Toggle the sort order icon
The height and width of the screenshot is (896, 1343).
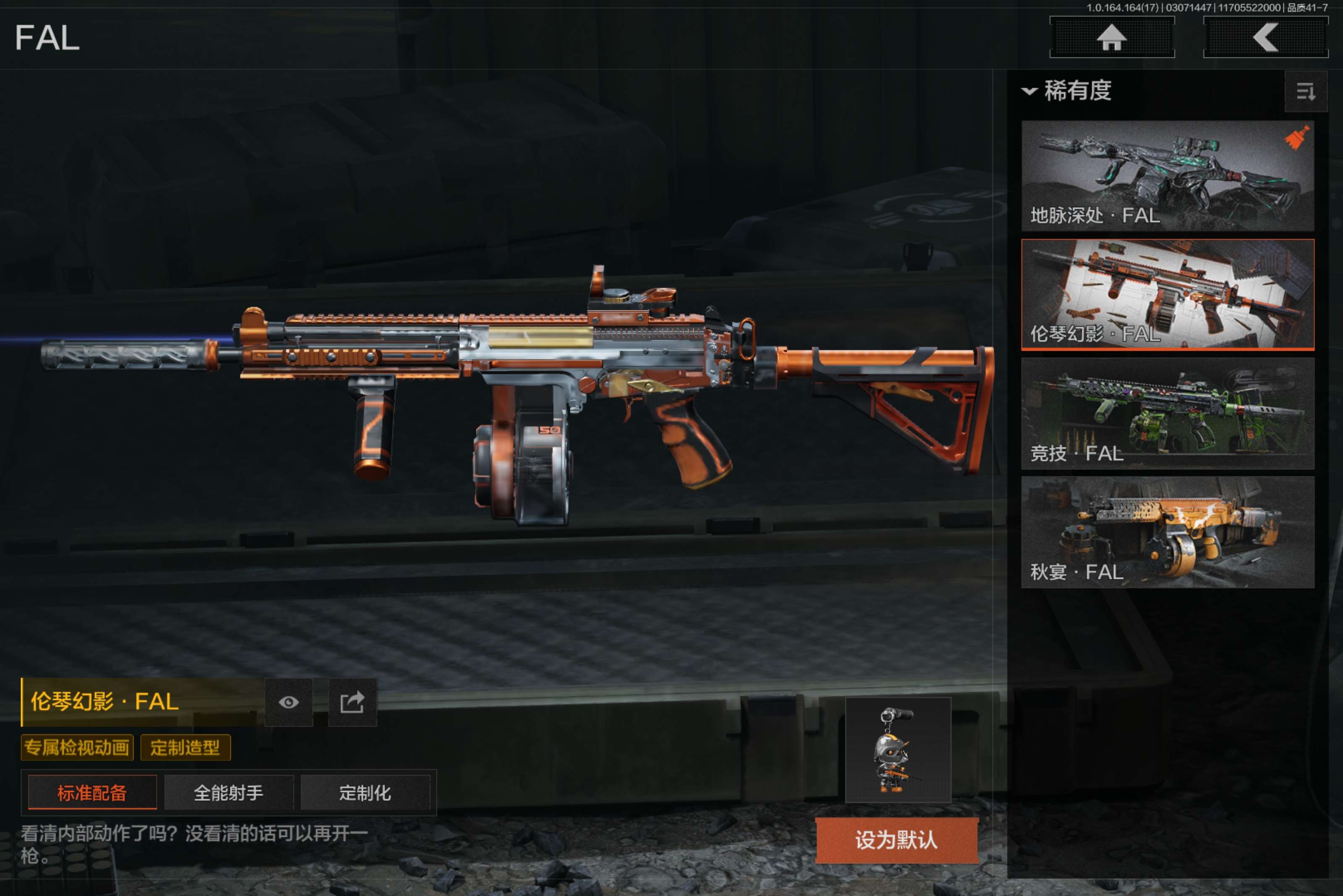[x=1305, y=91]
